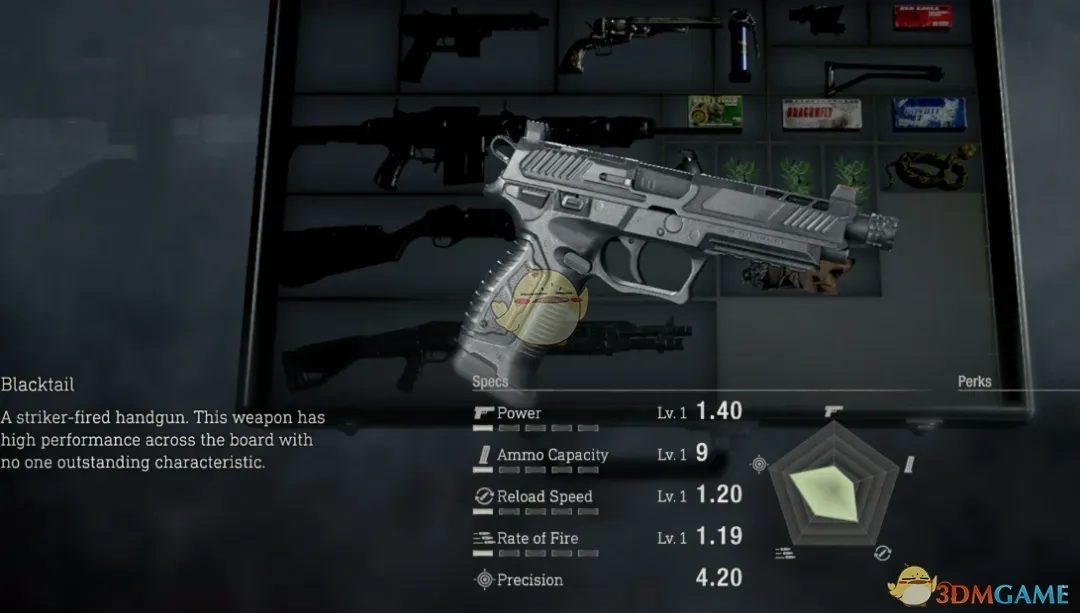This screenshot has width=1080, height=613.
Task: Select the red handgun ammo box
Action: pyautogui.click(x=921, y=18)
